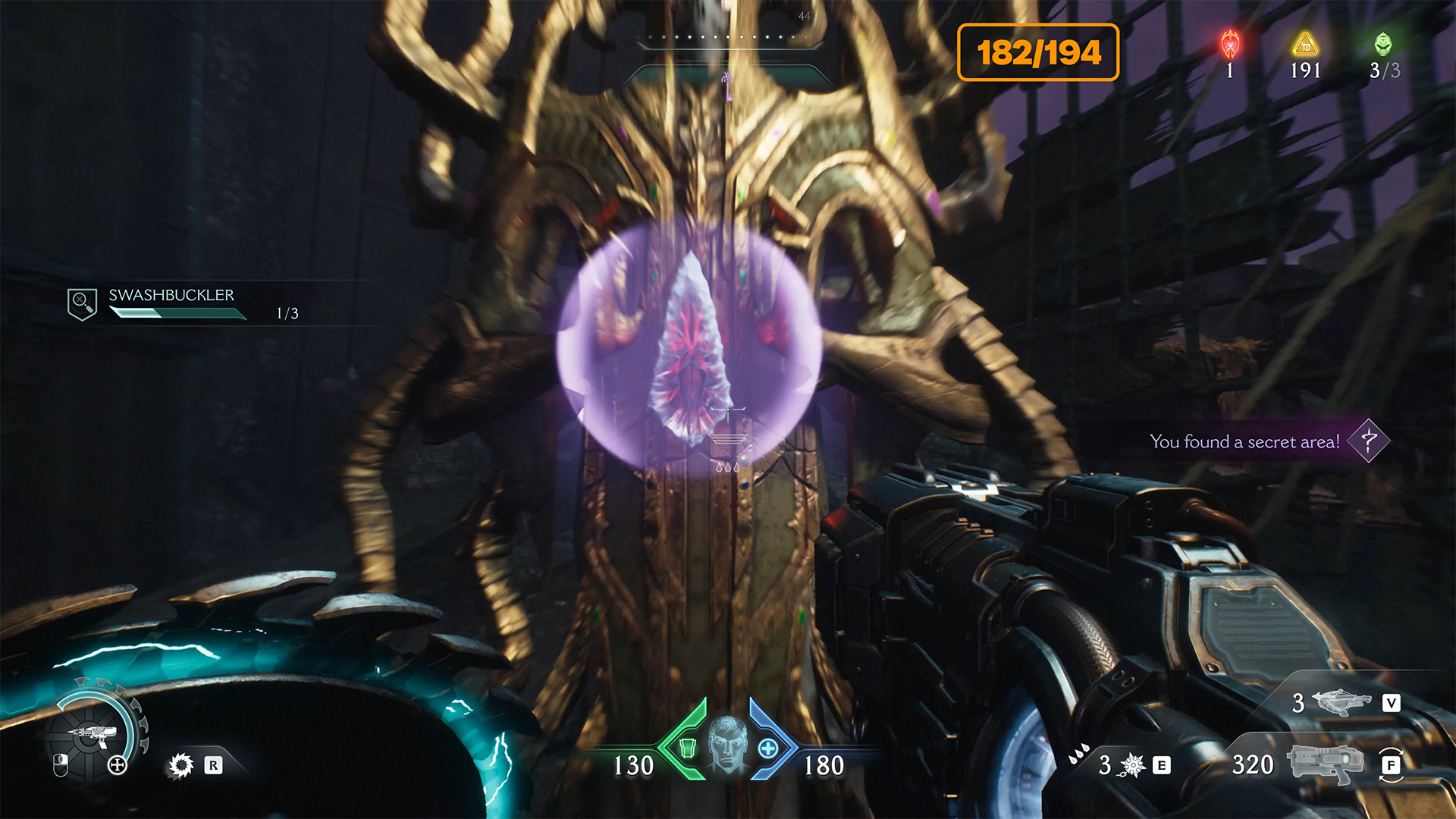Click the Slayer face portrait
The width and height of the screenshot is (1456, 819).
point(727,743)
